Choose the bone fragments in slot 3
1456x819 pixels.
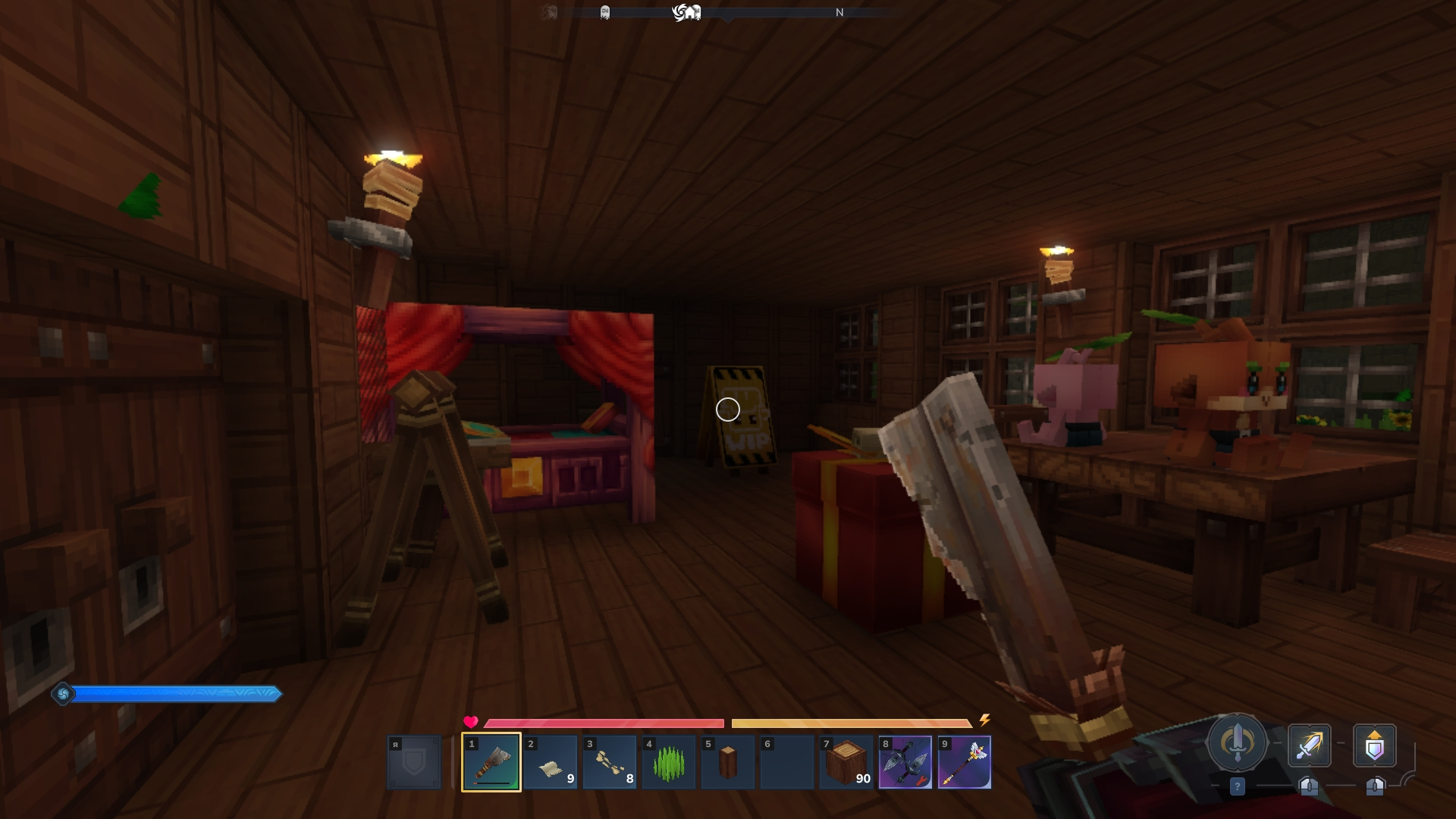pyautogui.click(x=609, y=762)
